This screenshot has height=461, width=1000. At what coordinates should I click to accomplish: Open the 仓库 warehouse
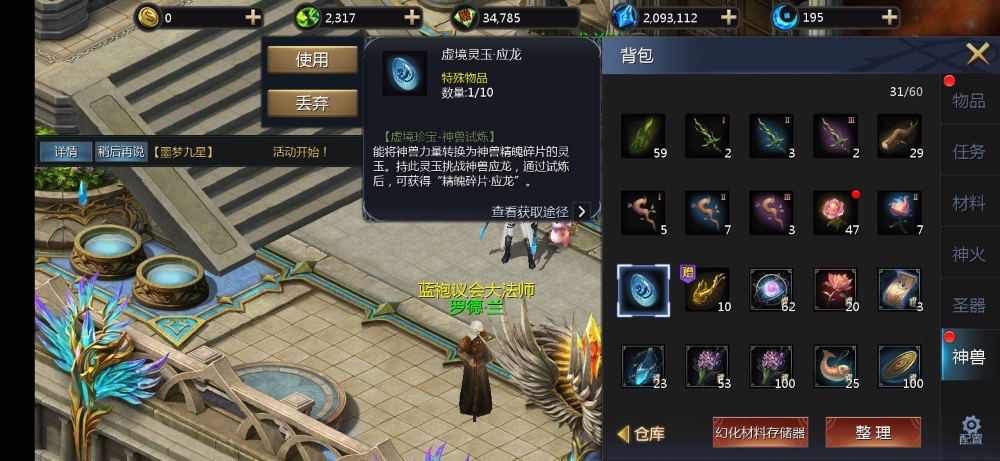(x=642, y=433)
